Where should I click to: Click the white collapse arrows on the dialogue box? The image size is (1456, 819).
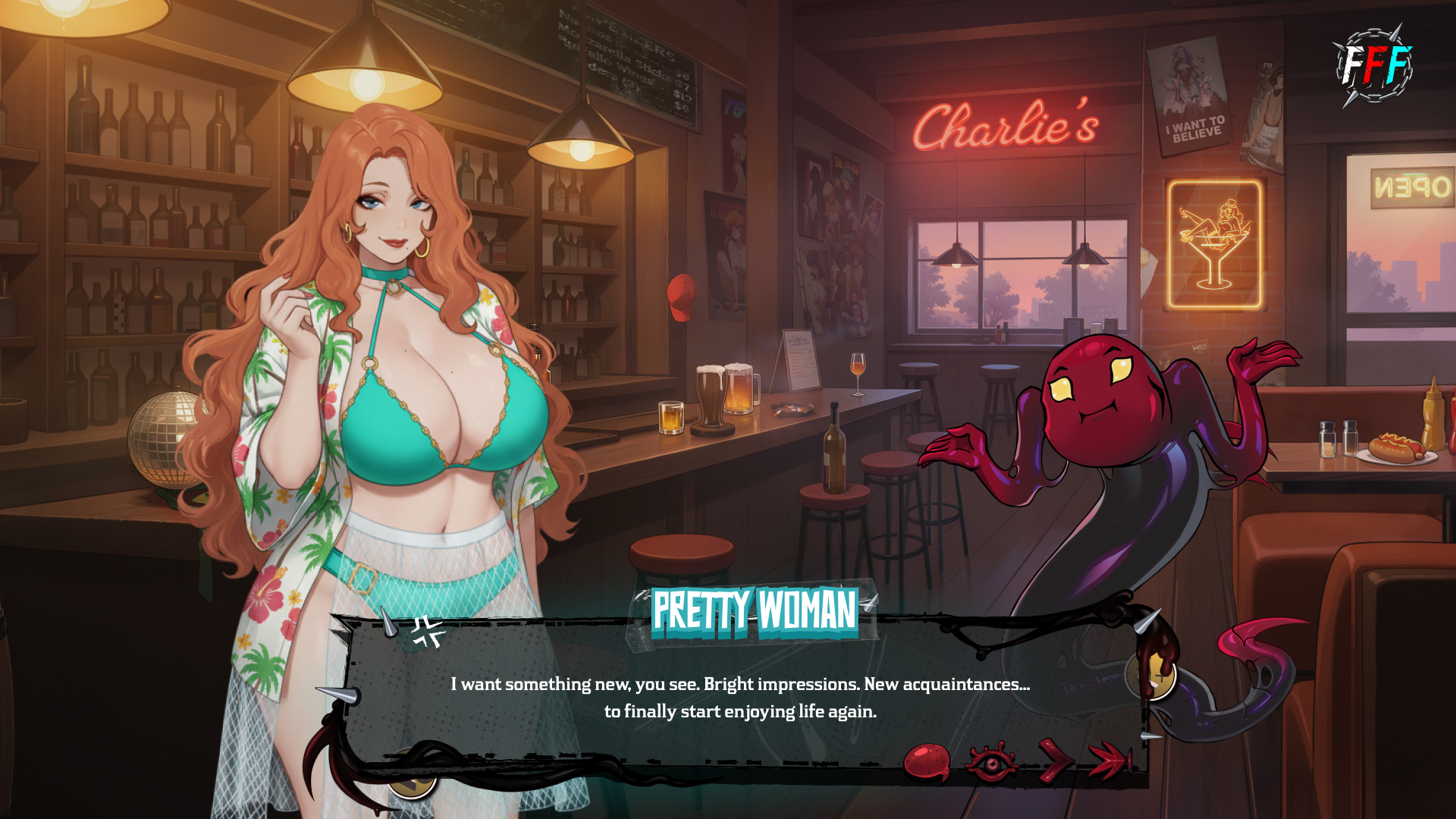pos(428,632)
